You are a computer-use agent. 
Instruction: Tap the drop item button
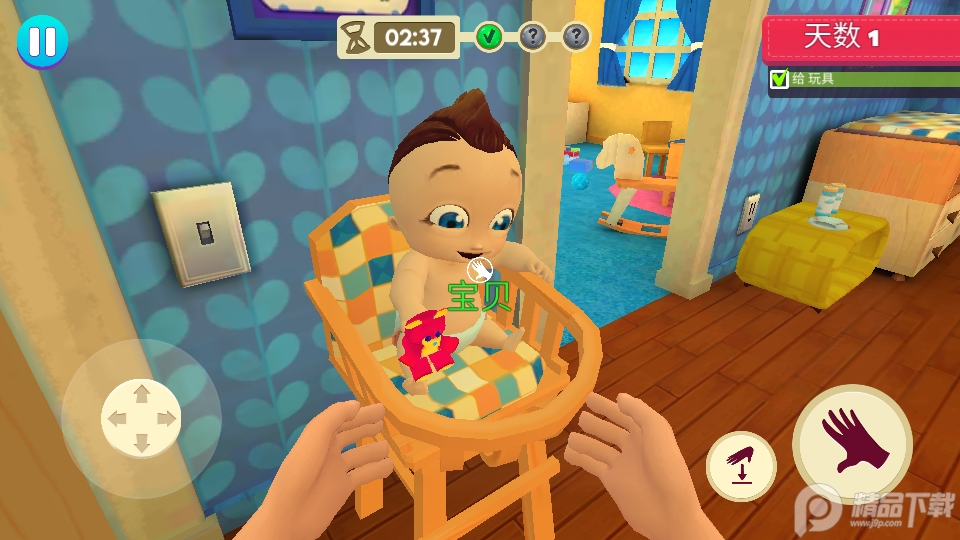741,467
